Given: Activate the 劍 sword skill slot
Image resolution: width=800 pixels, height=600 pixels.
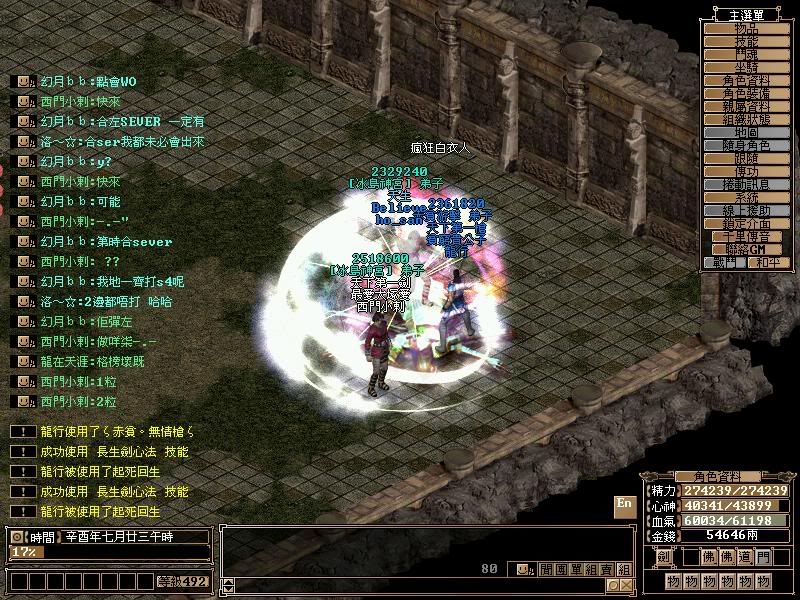Looking at the screenshot, I should [663, 557].
